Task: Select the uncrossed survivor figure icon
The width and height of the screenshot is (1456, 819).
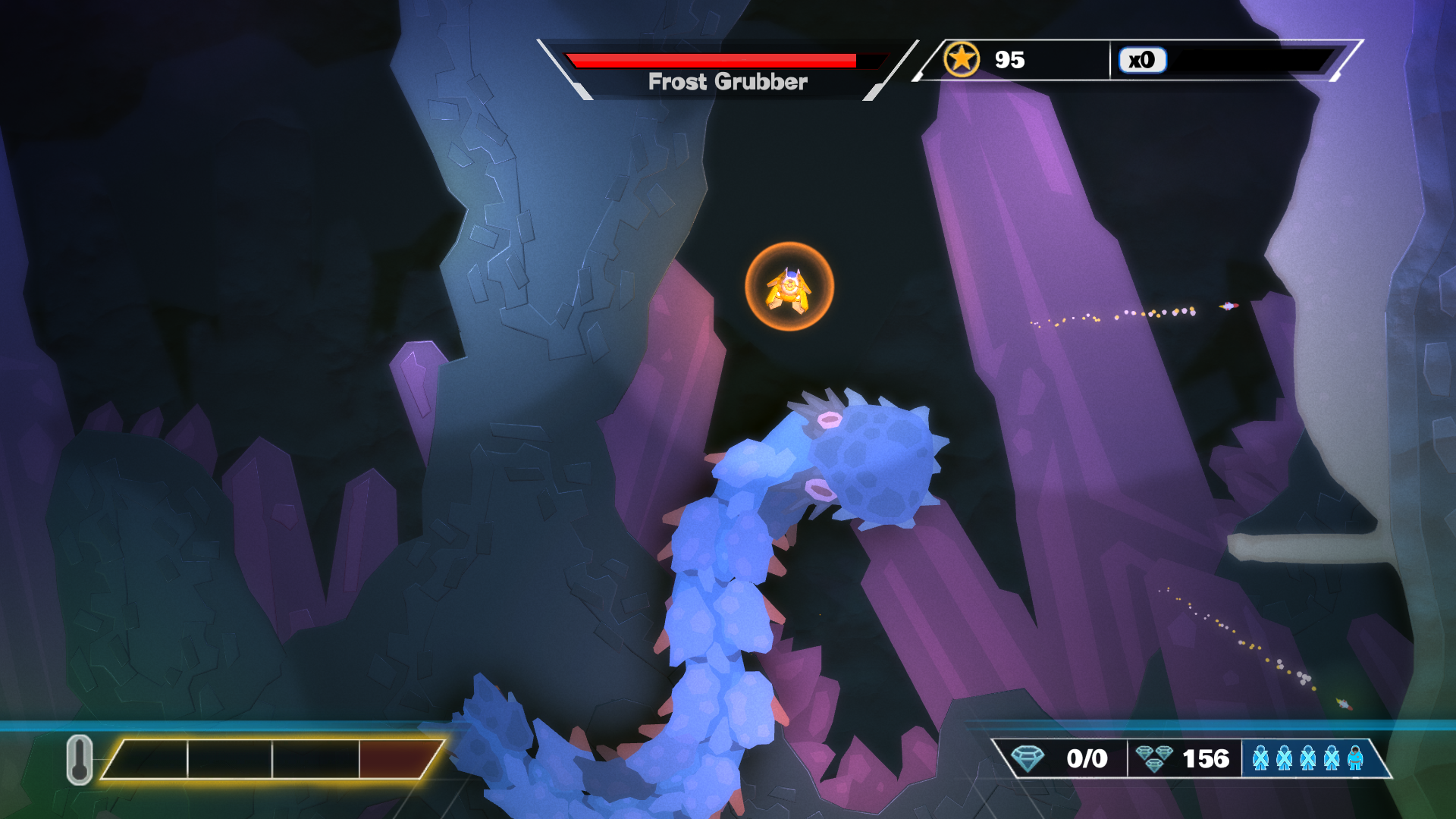Action: point(1355,758)
